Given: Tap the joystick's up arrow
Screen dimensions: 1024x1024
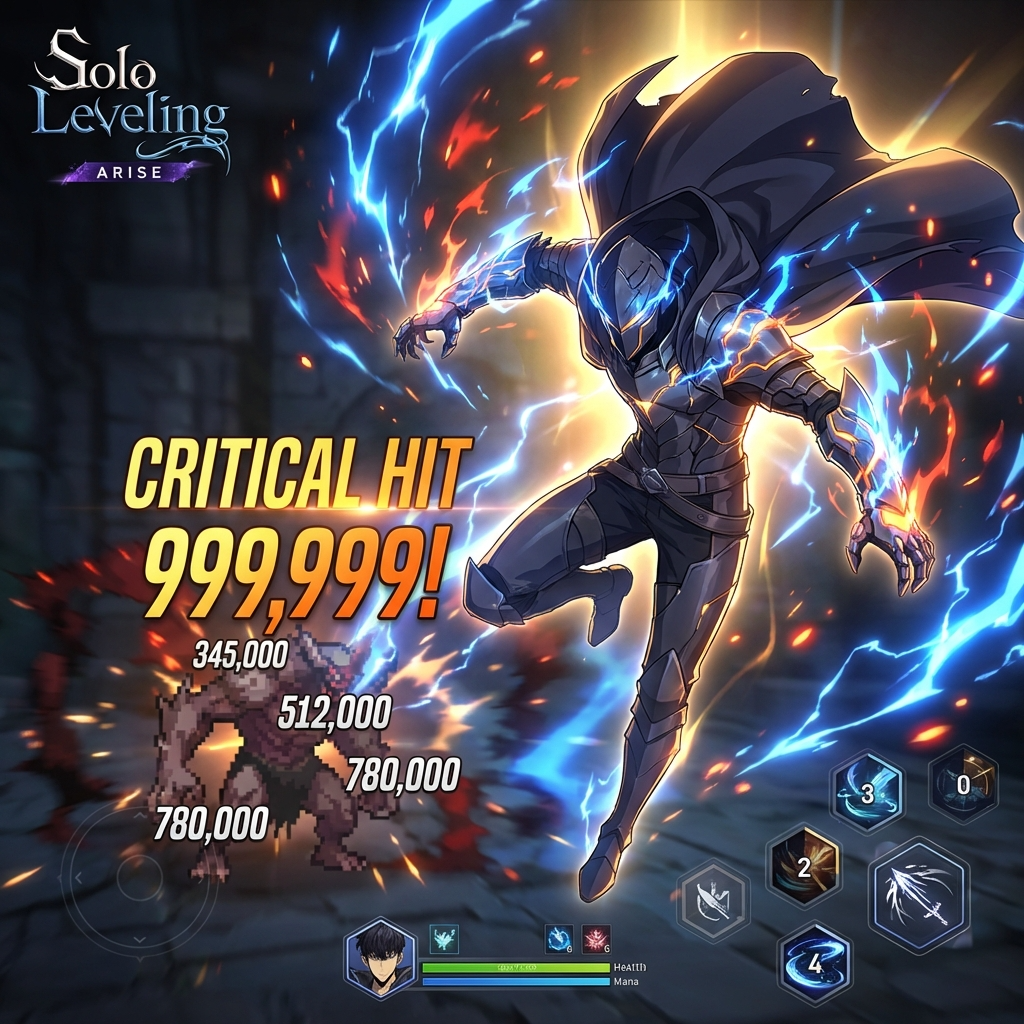Looking at the screenshot, I should tap(139, 815).
